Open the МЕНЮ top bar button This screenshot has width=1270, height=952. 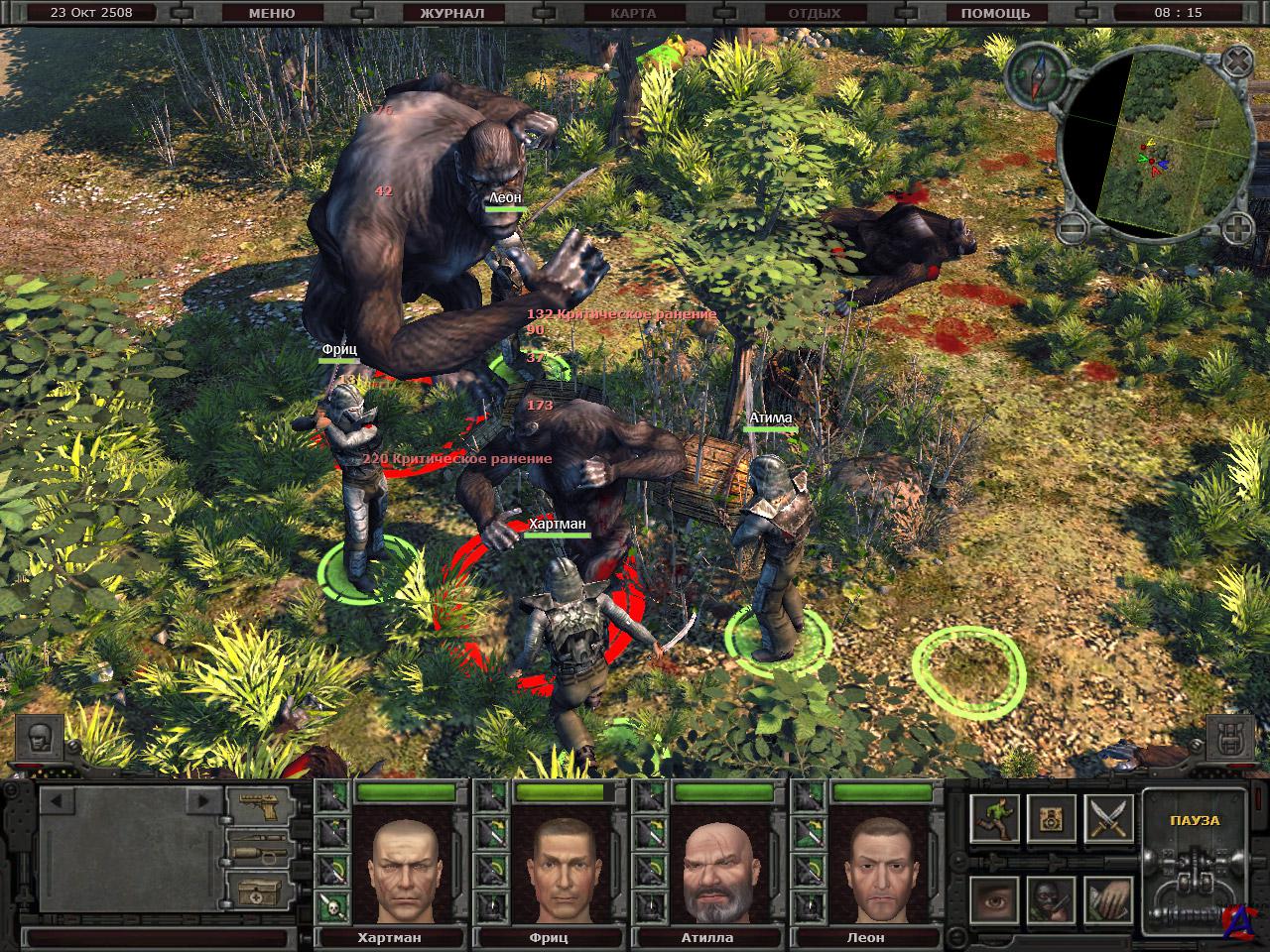pyautogui.click(x=271, y=13)
